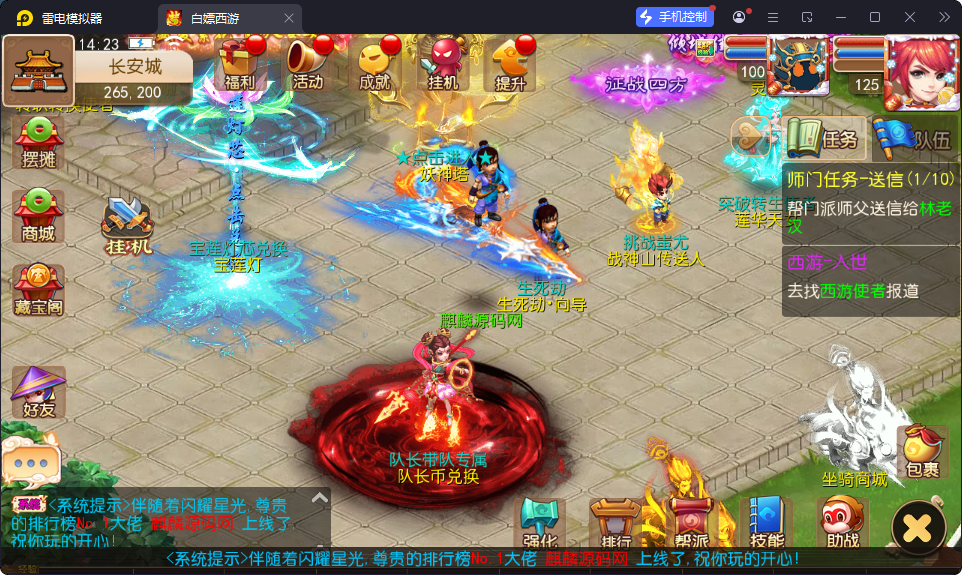Click the 提升 upgrade arrow icon
Screen dimensions: 962x575
[510, 66]
